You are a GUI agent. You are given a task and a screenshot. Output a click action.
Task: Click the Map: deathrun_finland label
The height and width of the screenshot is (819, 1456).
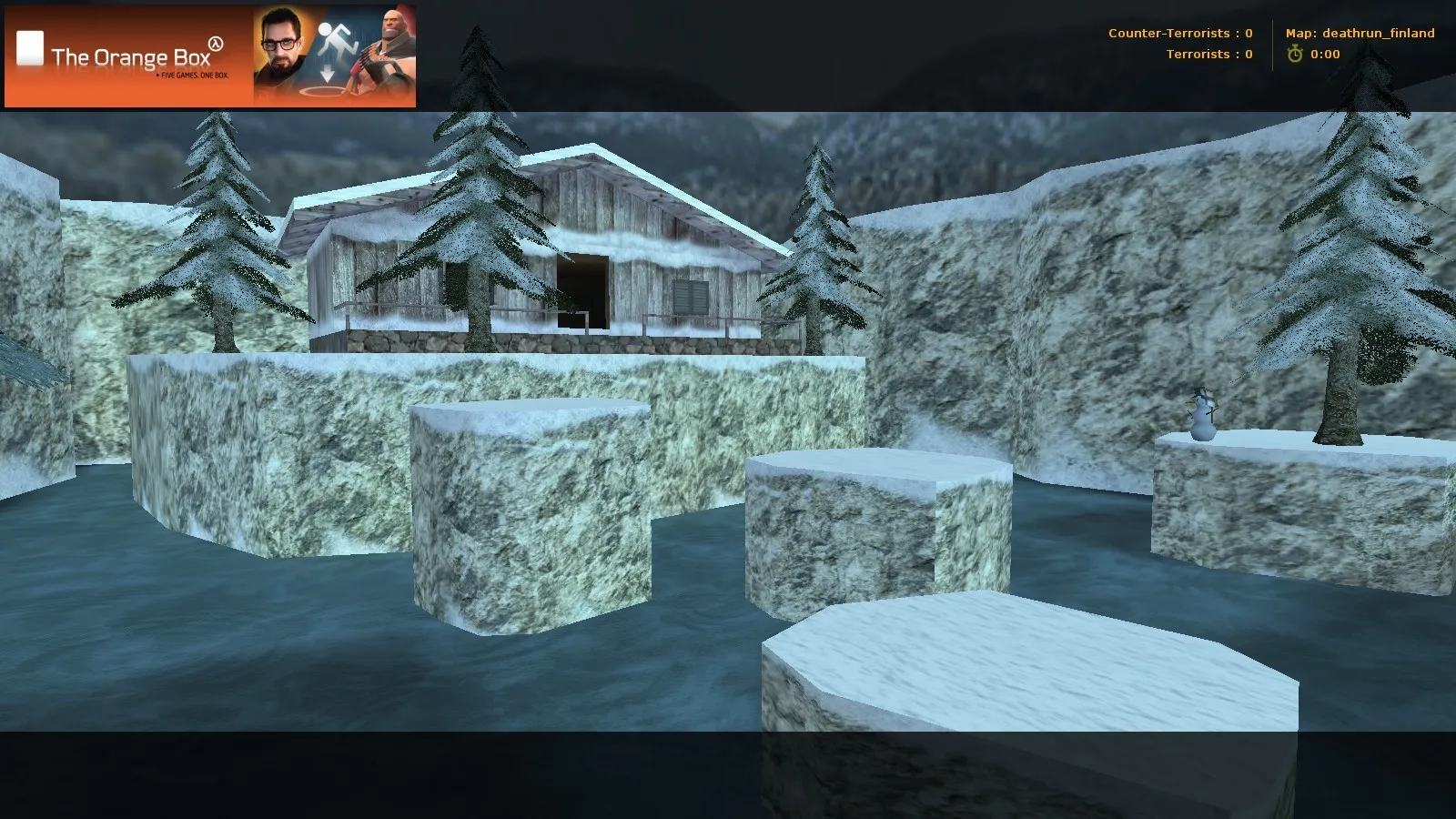point(1359,33)
